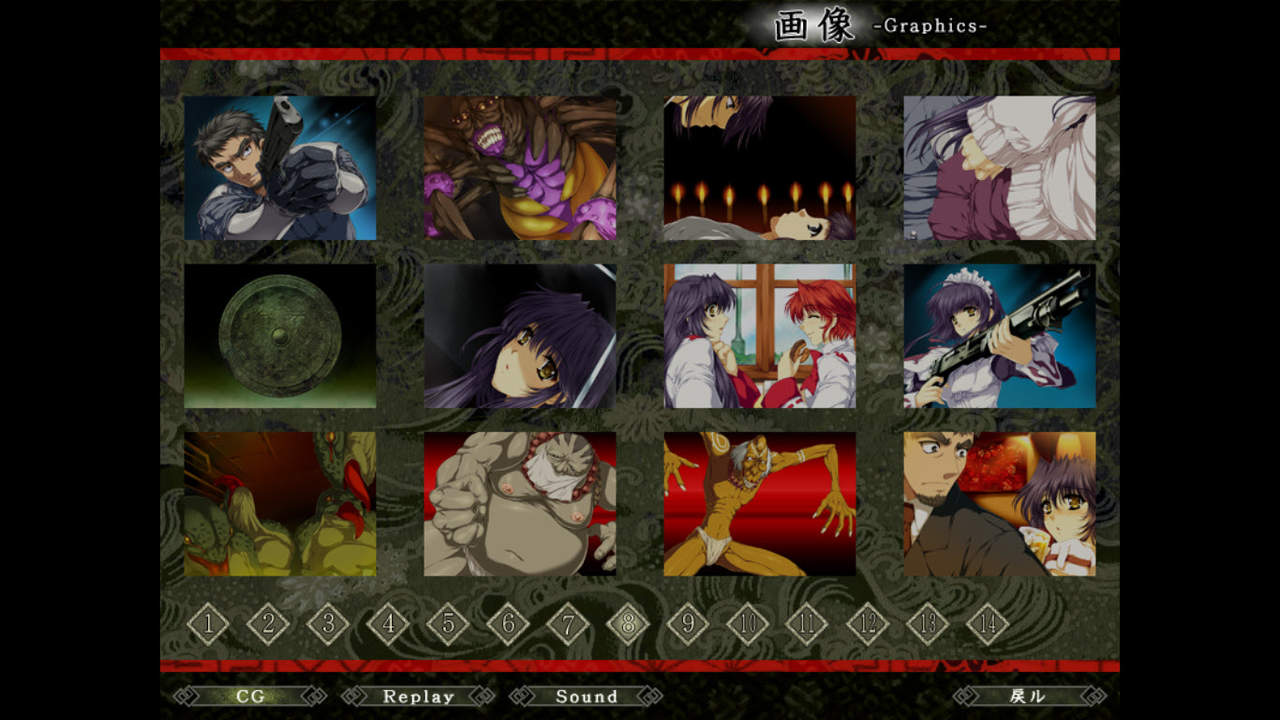
Task: Select the bronze mirror disc image
Action: (280, 336)
